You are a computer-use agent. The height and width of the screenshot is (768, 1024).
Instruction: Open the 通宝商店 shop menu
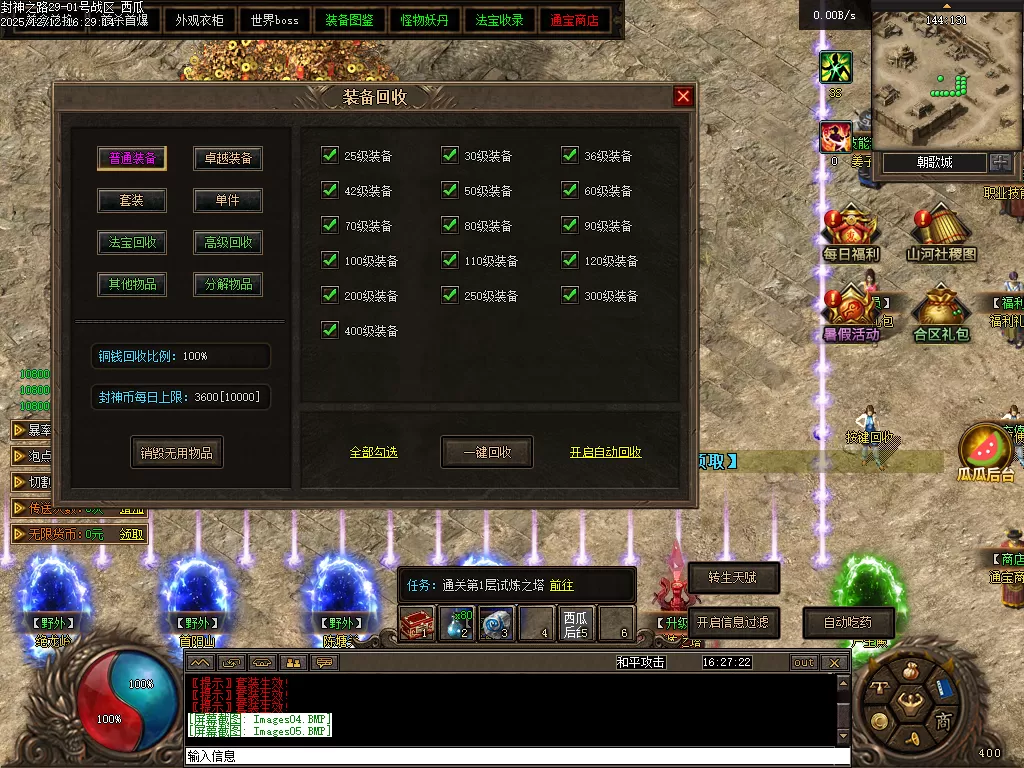tap(575, 20)
